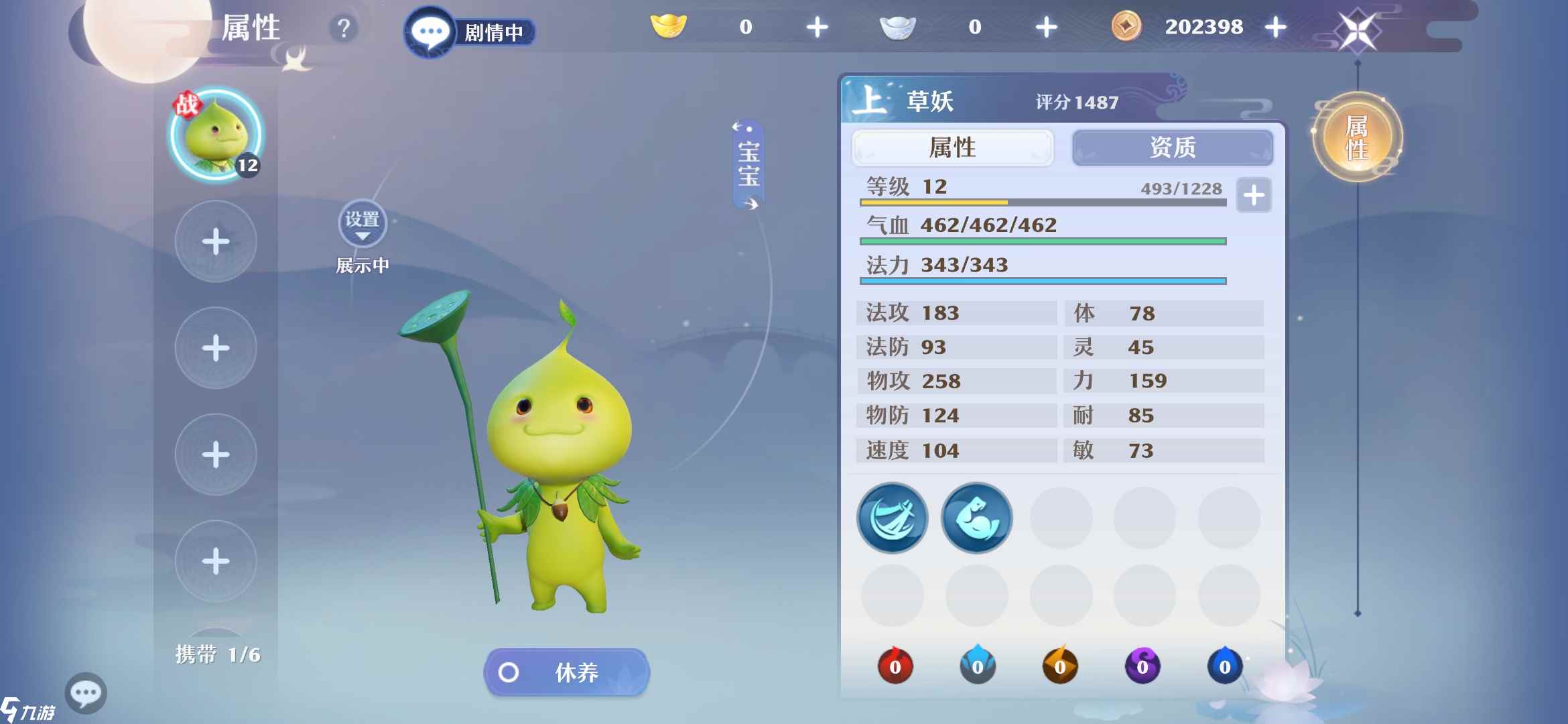Switch to the 属性 tab of pet panel
Screen dimensions: 1568x724
click(x=952, y=148)
